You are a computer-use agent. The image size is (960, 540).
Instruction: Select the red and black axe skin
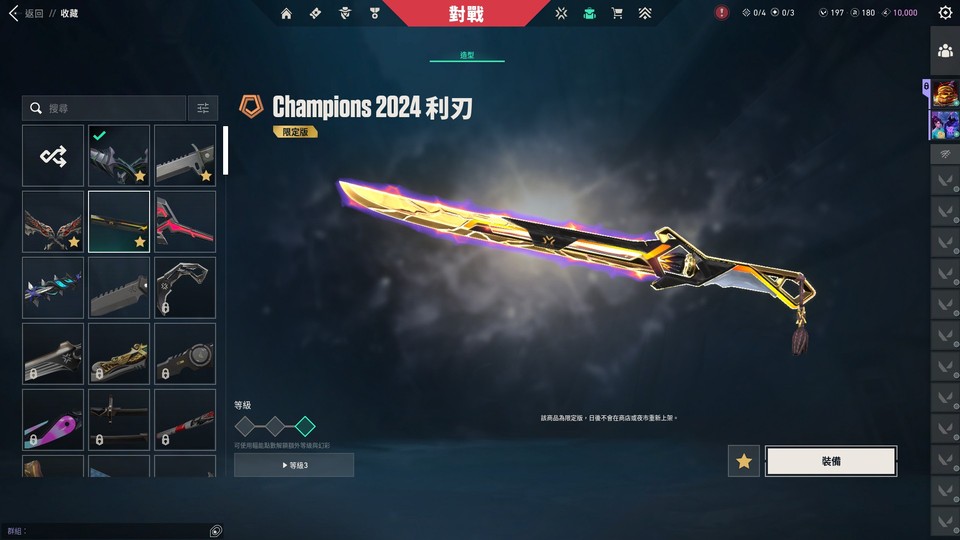(185, 221)
